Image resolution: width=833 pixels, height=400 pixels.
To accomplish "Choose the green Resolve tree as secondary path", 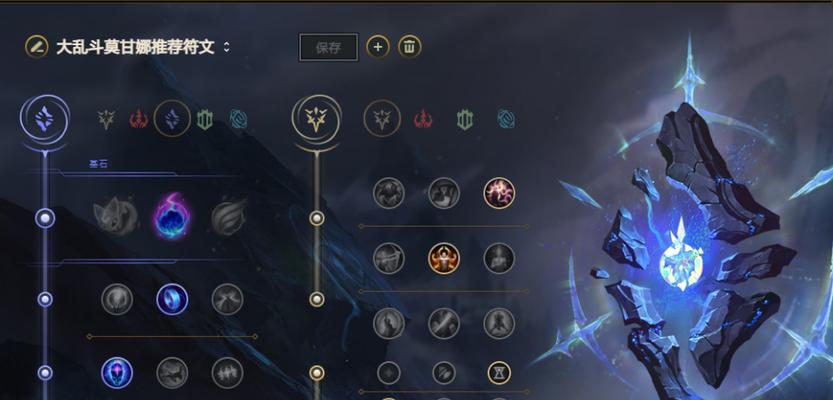I will 465,120.
